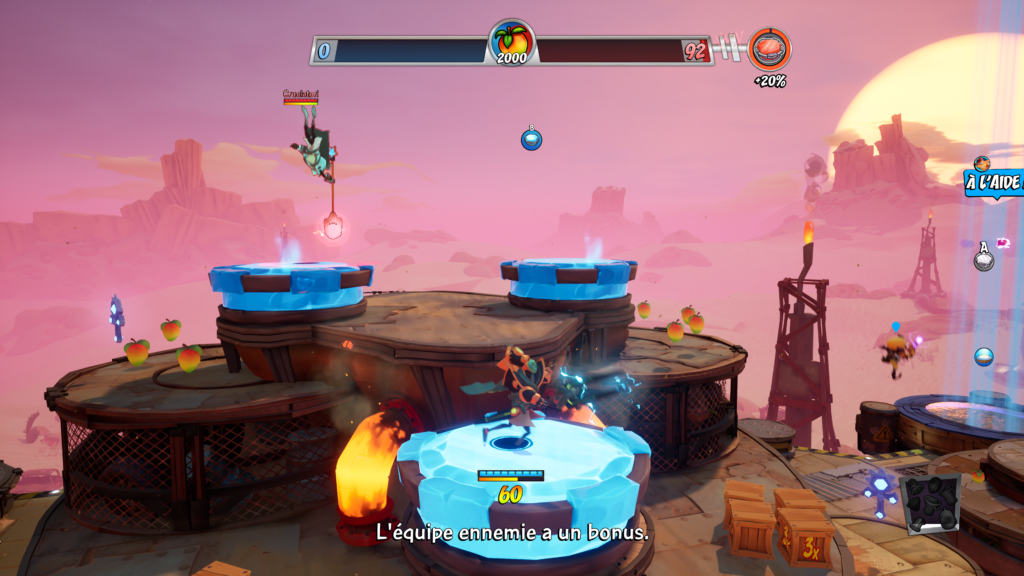Click the wumpa fruit score icon

point(511,43)
